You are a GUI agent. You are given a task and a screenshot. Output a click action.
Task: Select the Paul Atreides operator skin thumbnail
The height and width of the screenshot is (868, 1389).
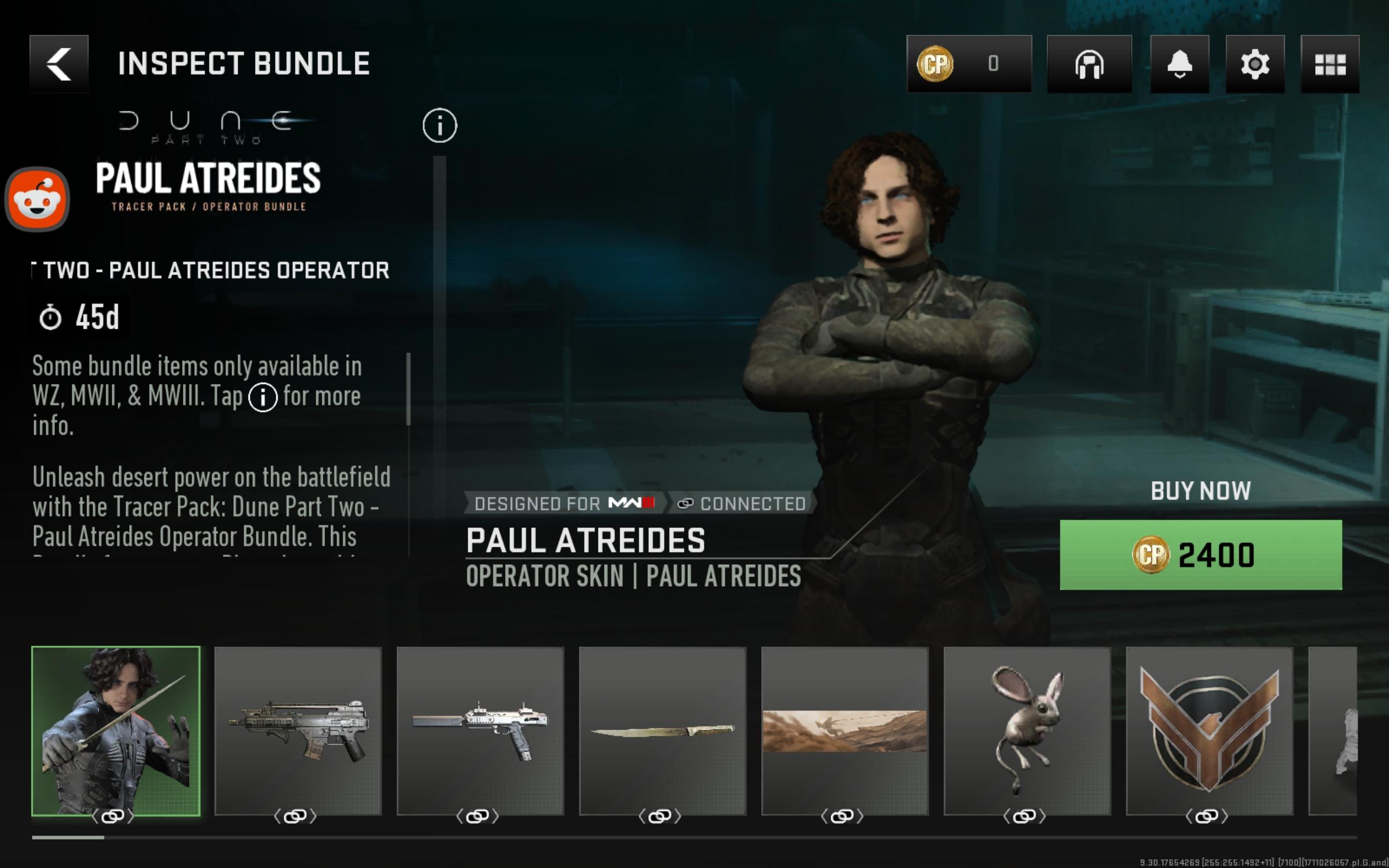click(x=116, y=730)
